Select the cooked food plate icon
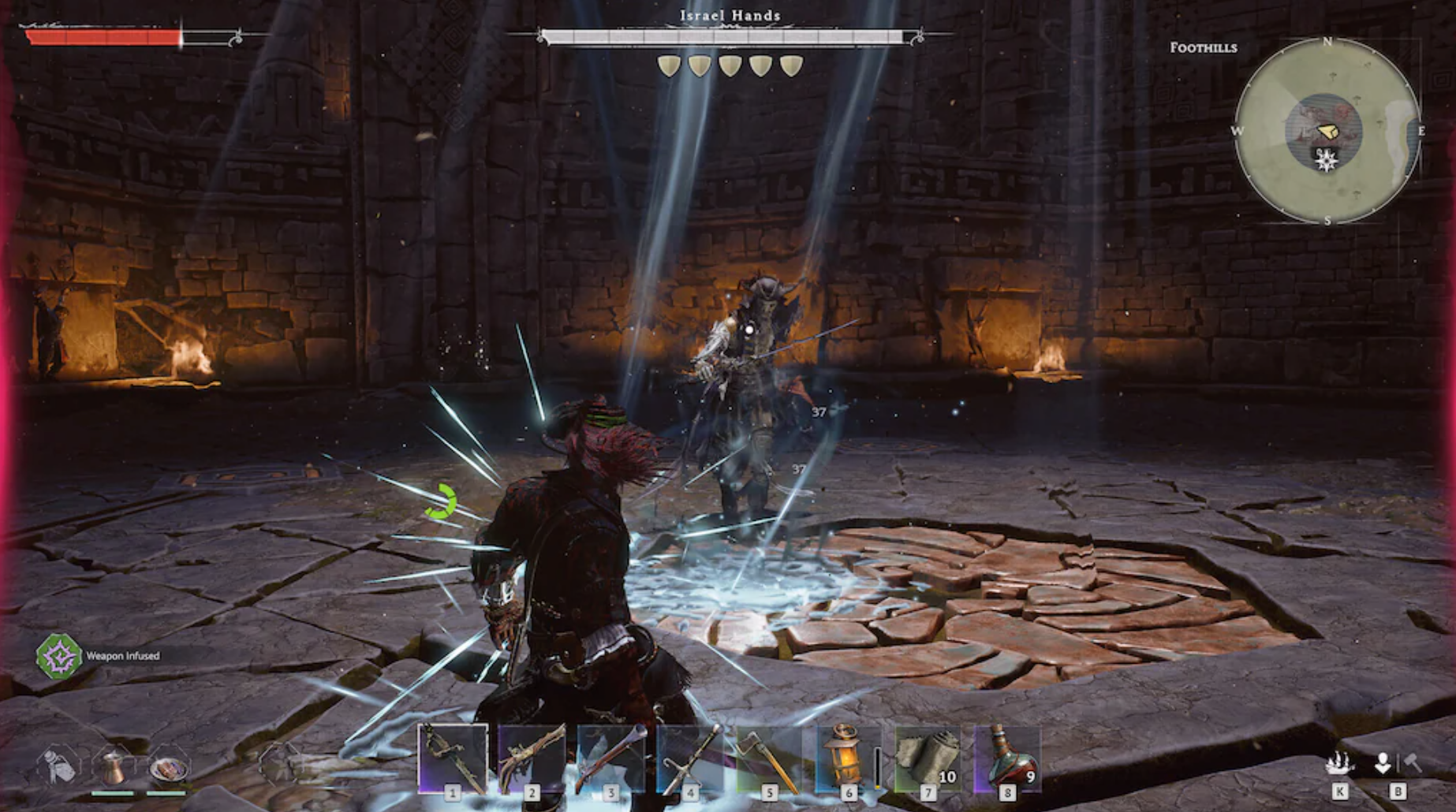Screen dimensions: 1456x812 [x=166, y=767]
